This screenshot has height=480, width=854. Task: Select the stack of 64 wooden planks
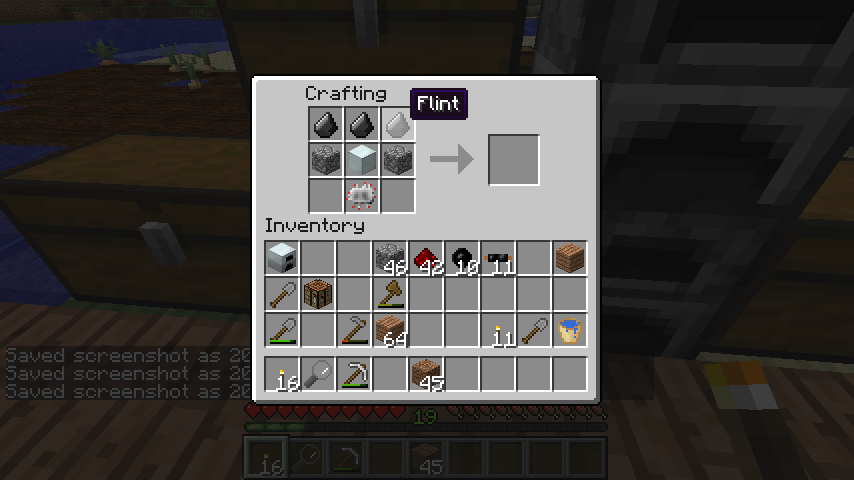[x=391, y=330]
